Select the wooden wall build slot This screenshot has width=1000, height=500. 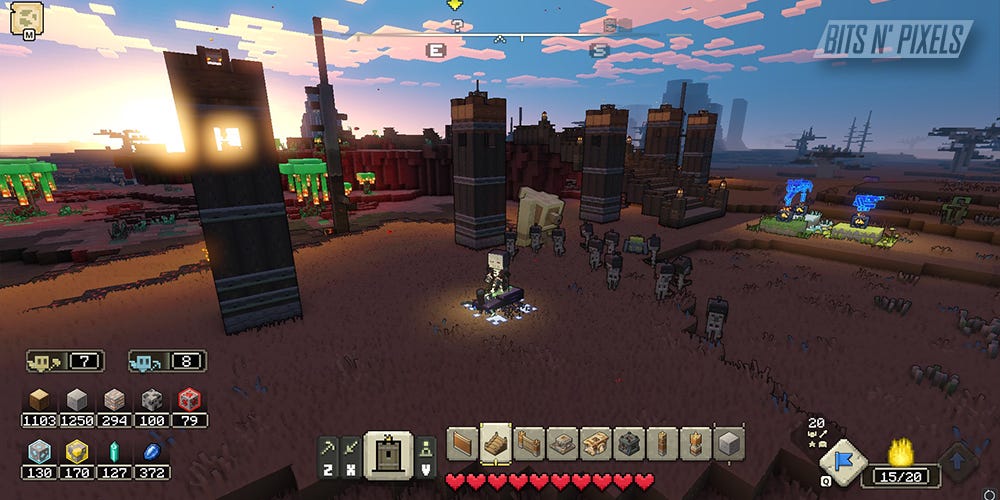tap(462, 442)
